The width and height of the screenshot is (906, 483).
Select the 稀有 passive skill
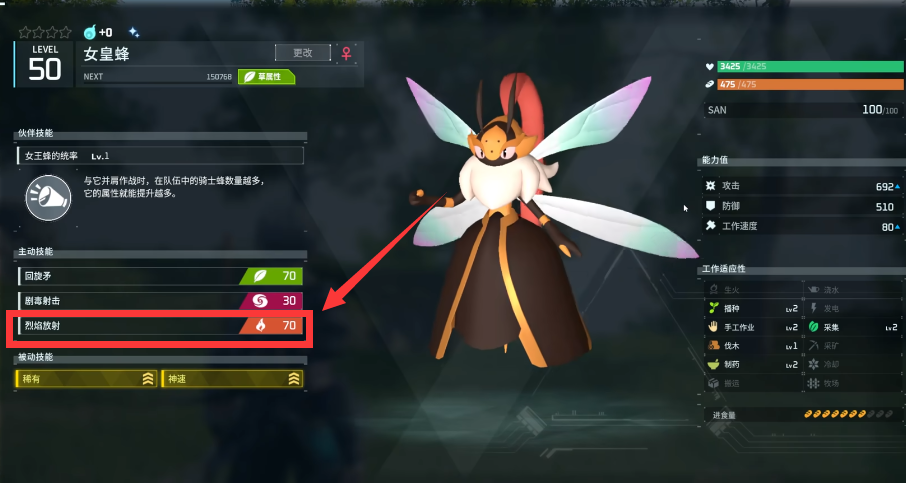click(87, 378)
